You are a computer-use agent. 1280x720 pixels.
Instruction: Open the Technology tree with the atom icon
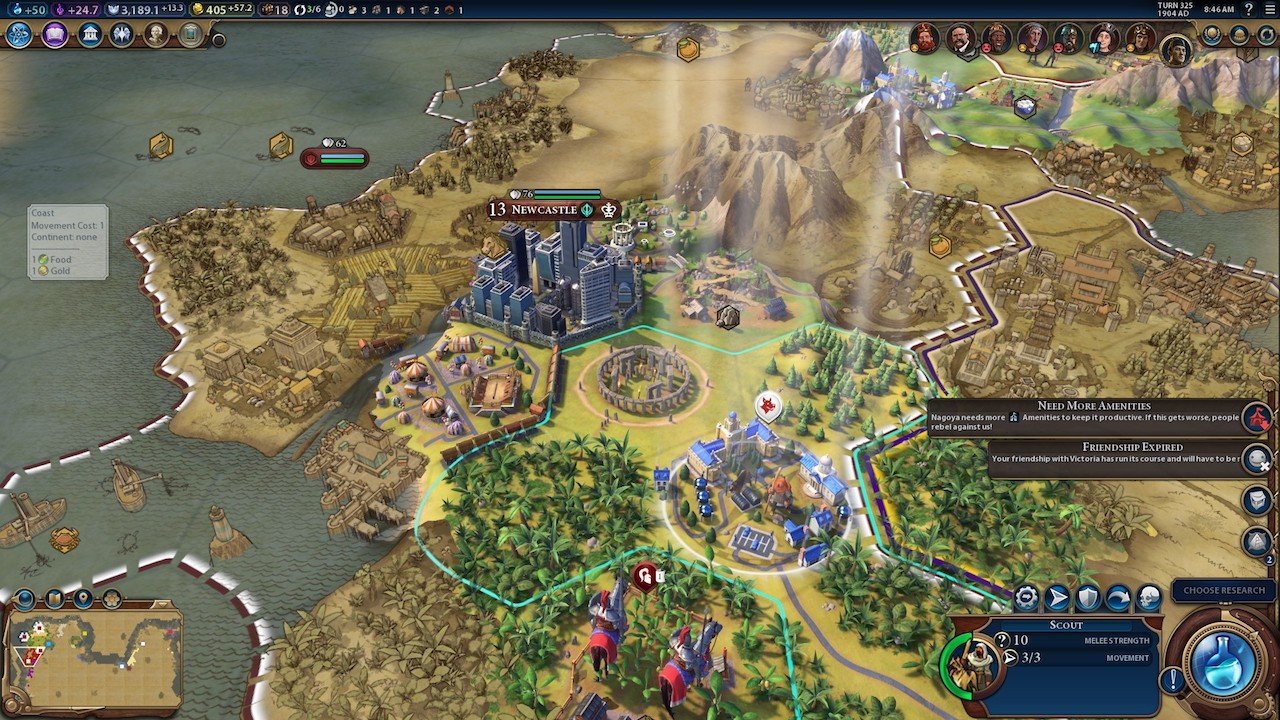click(19, 35)
